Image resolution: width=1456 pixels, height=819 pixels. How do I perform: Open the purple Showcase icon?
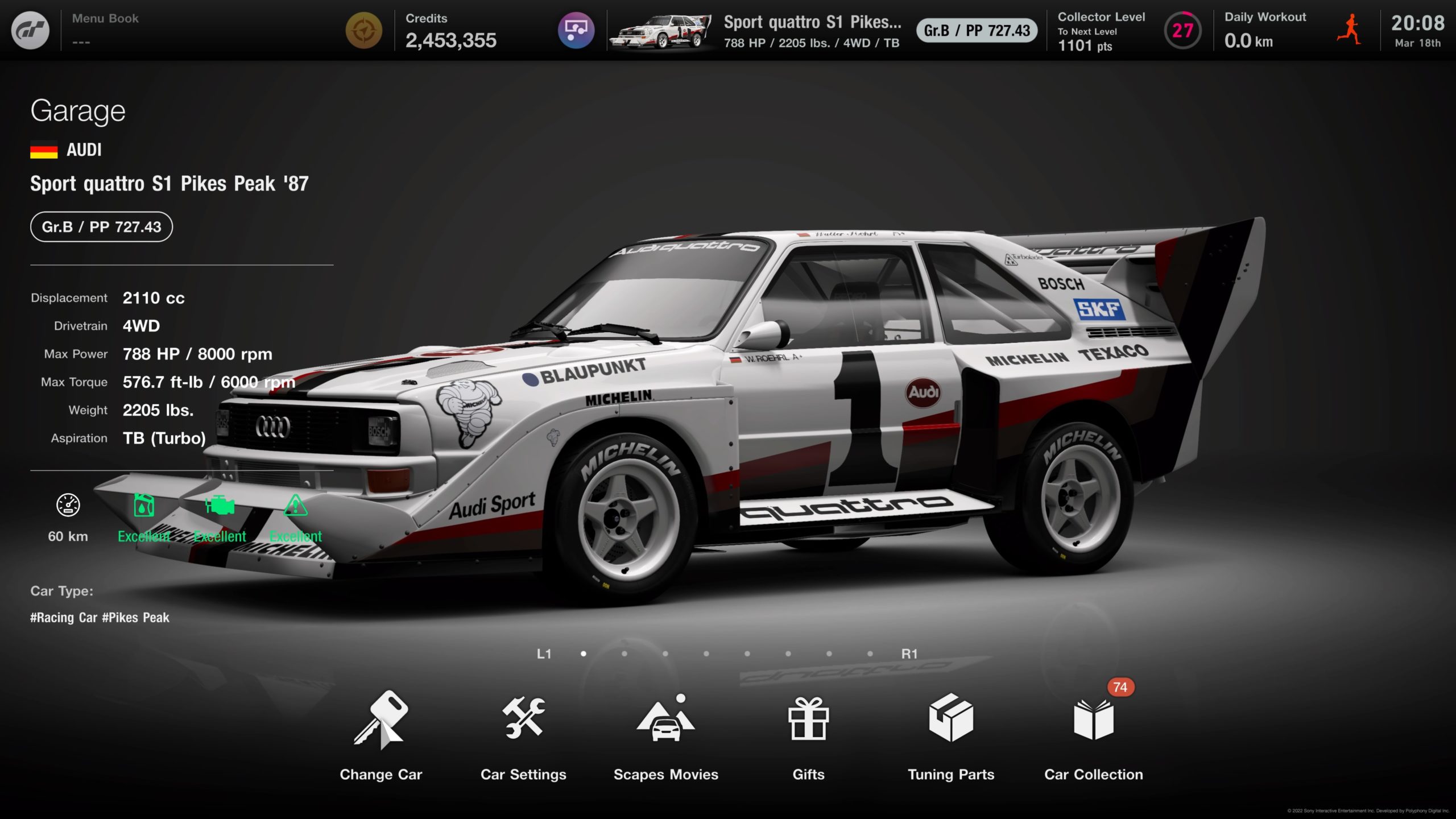click(x=576, y=31)
